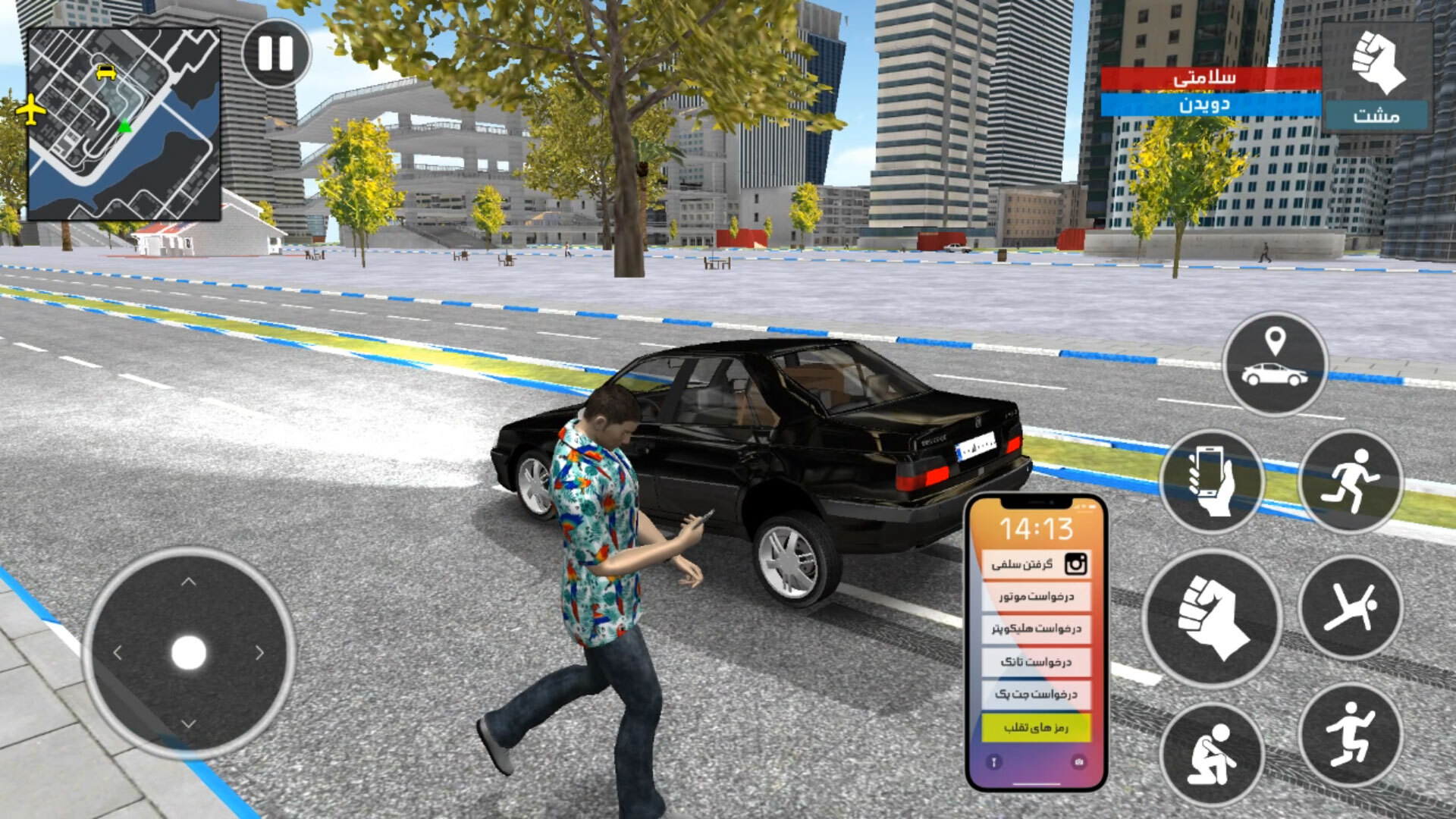Use the crouch figure button
The height and width of the screenshot is (819, 1456).
point(1211,753)
